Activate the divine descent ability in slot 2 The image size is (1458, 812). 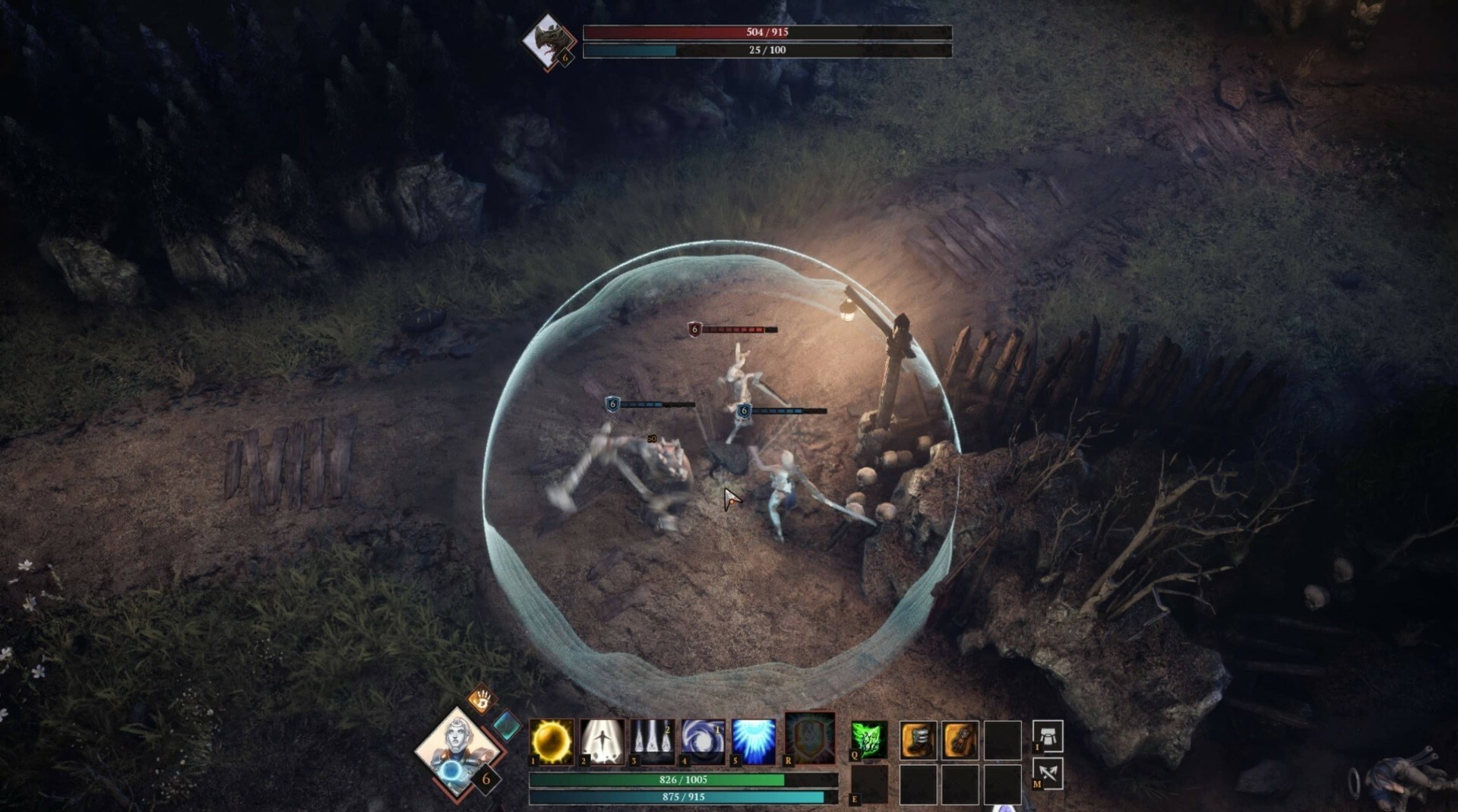(602, 739)
